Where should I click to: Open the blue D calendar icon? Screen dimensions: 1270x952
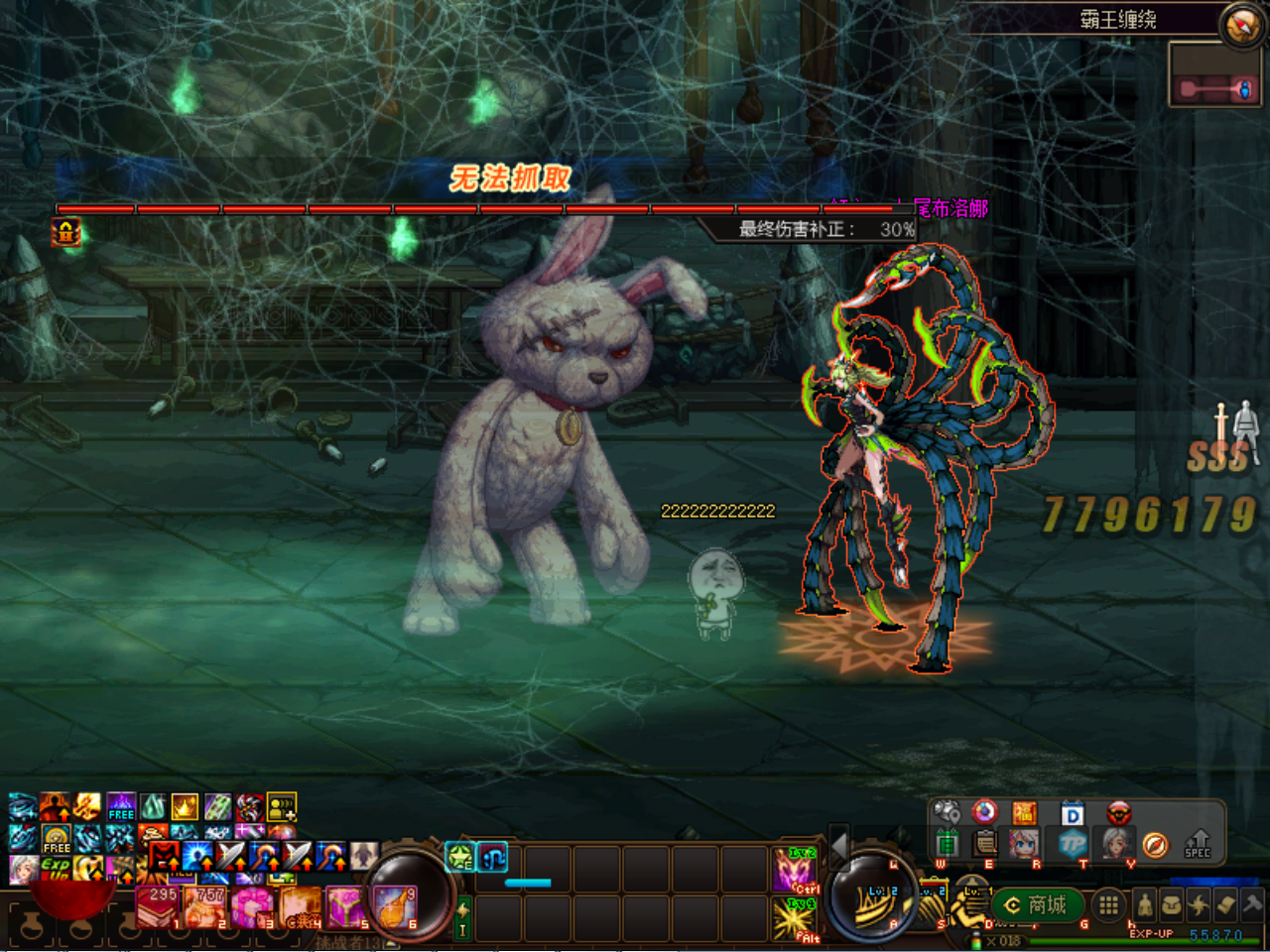tap(1073, 814)
